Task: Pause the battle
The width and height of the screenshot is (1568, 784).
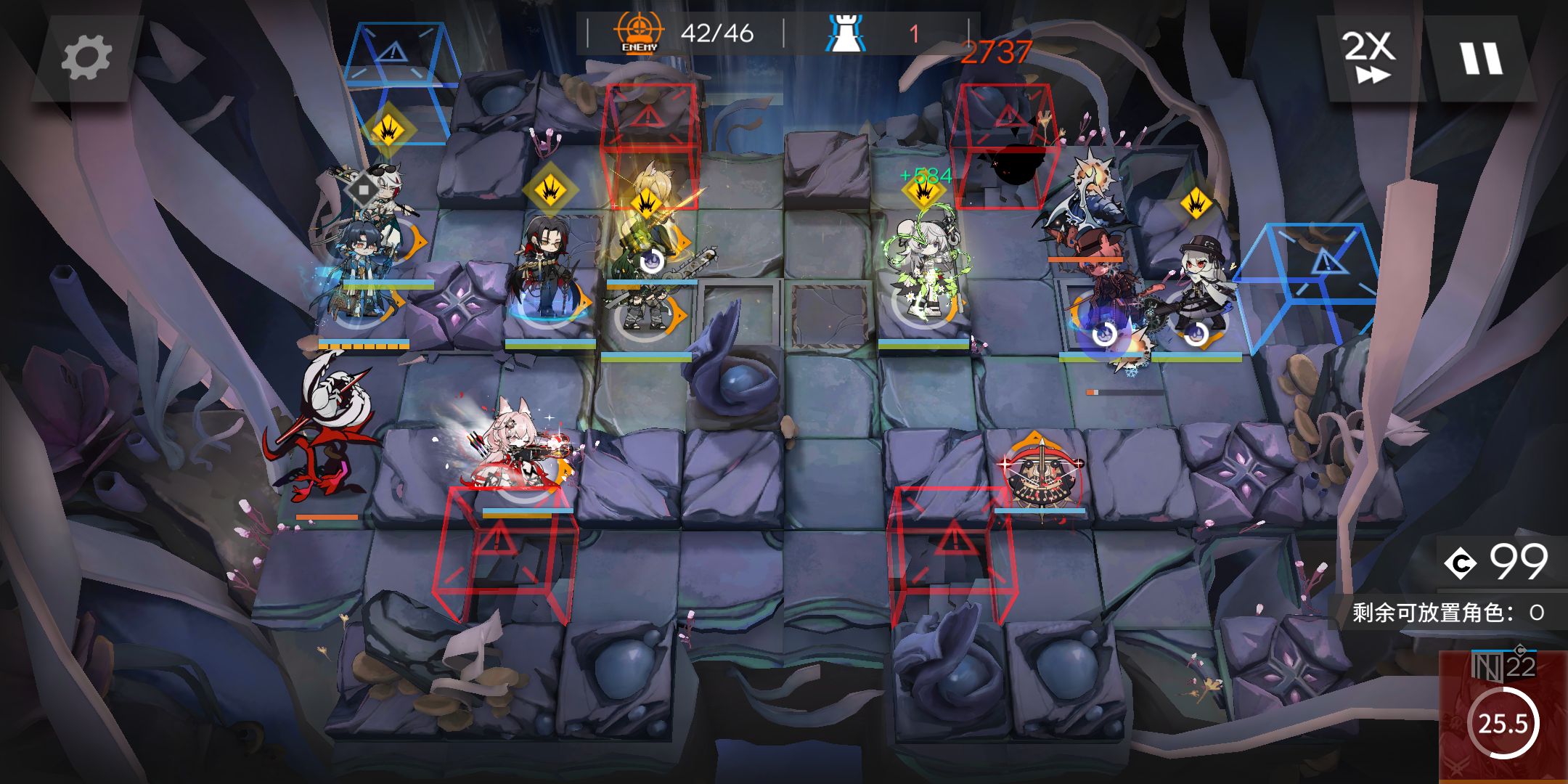Action: click(x=1481, y=58)
